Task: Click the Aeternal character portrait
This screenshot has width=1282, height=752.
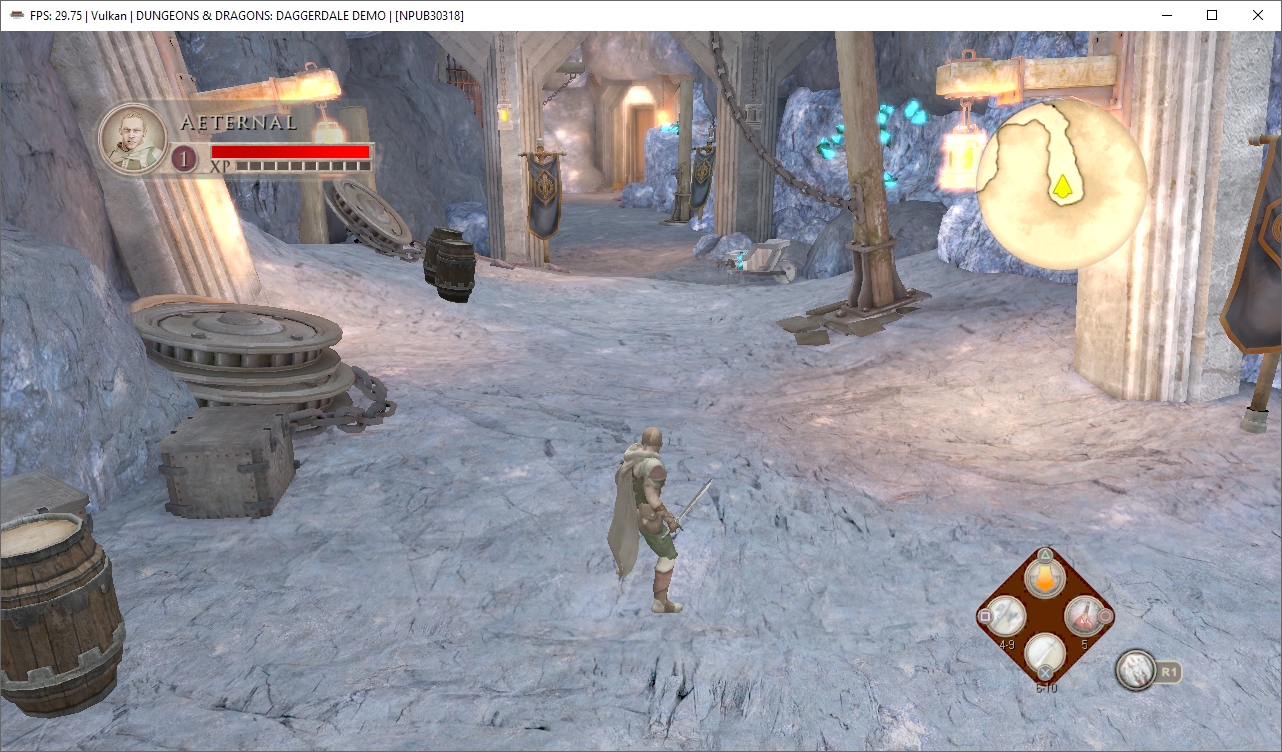Action: point(132,138)
